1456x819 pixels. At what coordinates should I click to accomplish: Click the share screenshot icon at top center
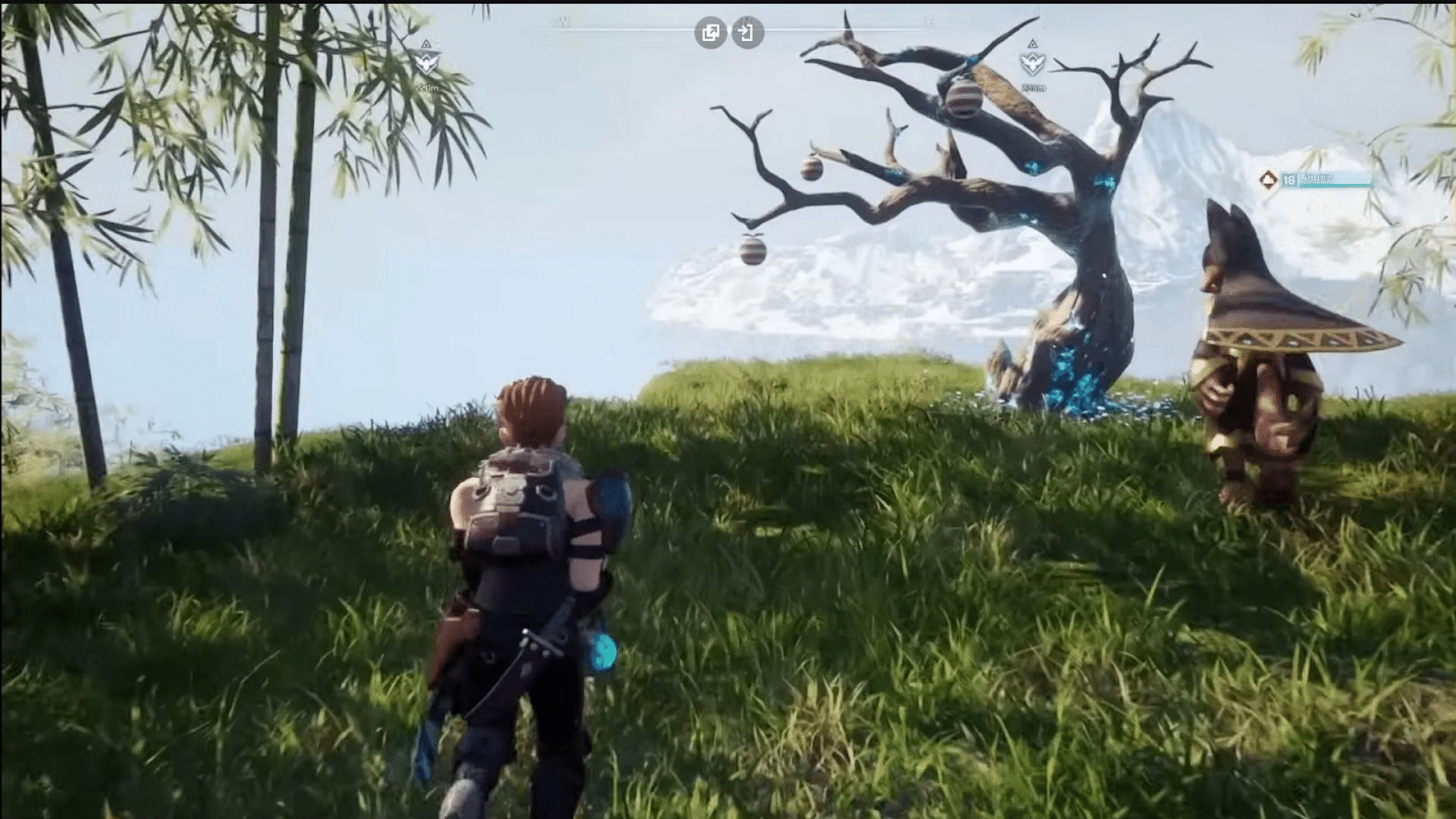tap(711, 31)
